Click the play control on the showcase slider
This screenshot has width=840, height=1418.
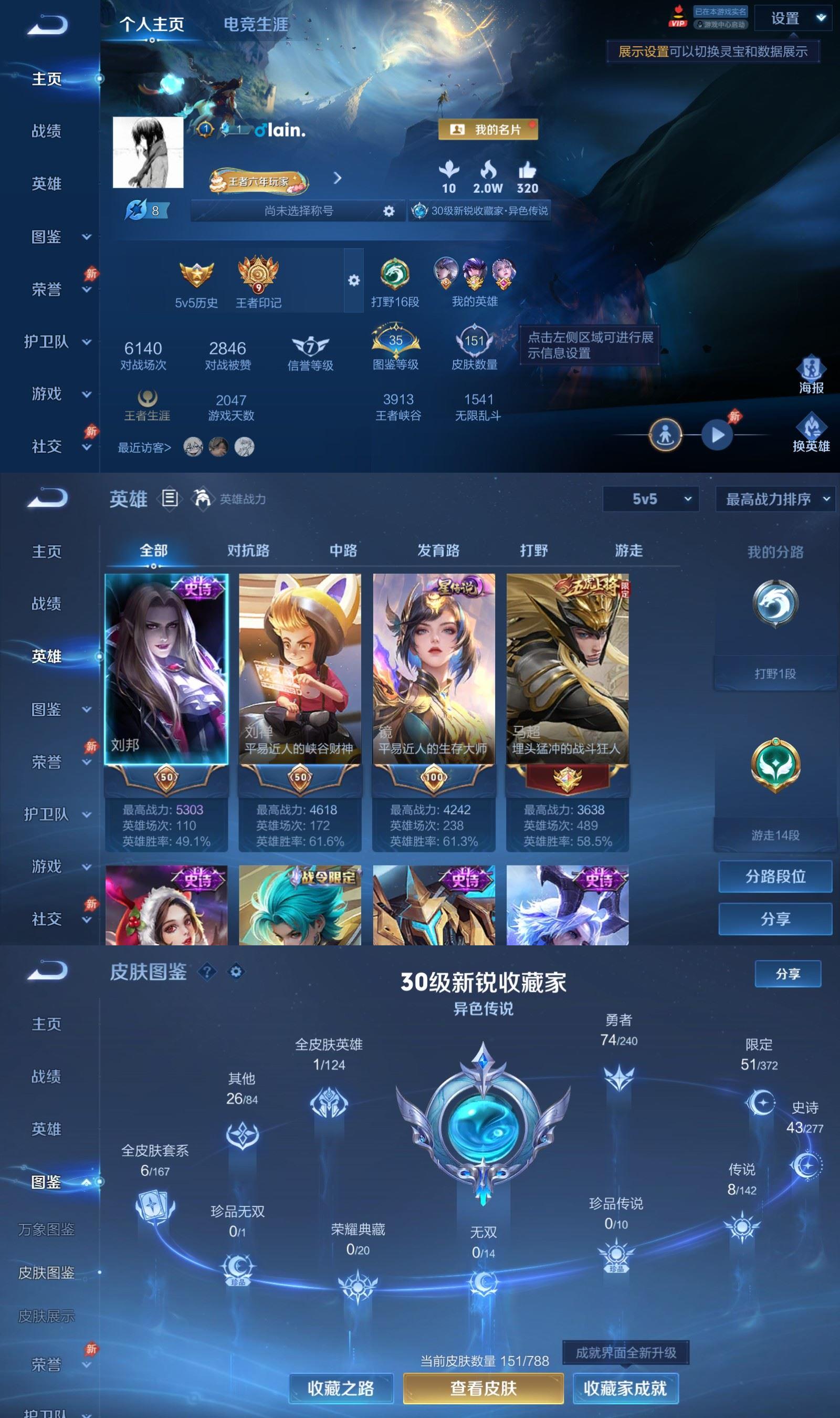pos(718,434)
